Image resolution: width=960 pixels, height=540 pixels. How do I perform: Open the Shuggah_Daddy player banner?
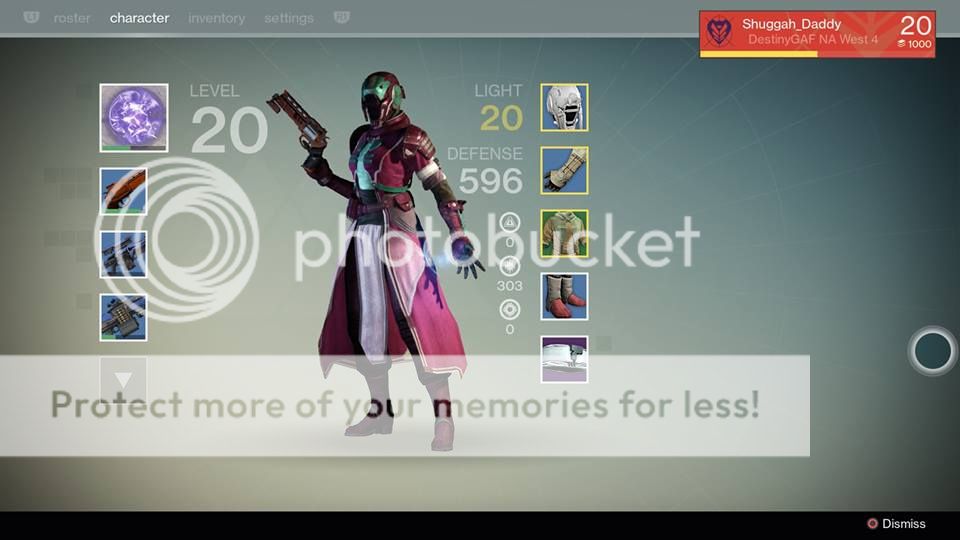pyautogui.click(x=817, y=34)
